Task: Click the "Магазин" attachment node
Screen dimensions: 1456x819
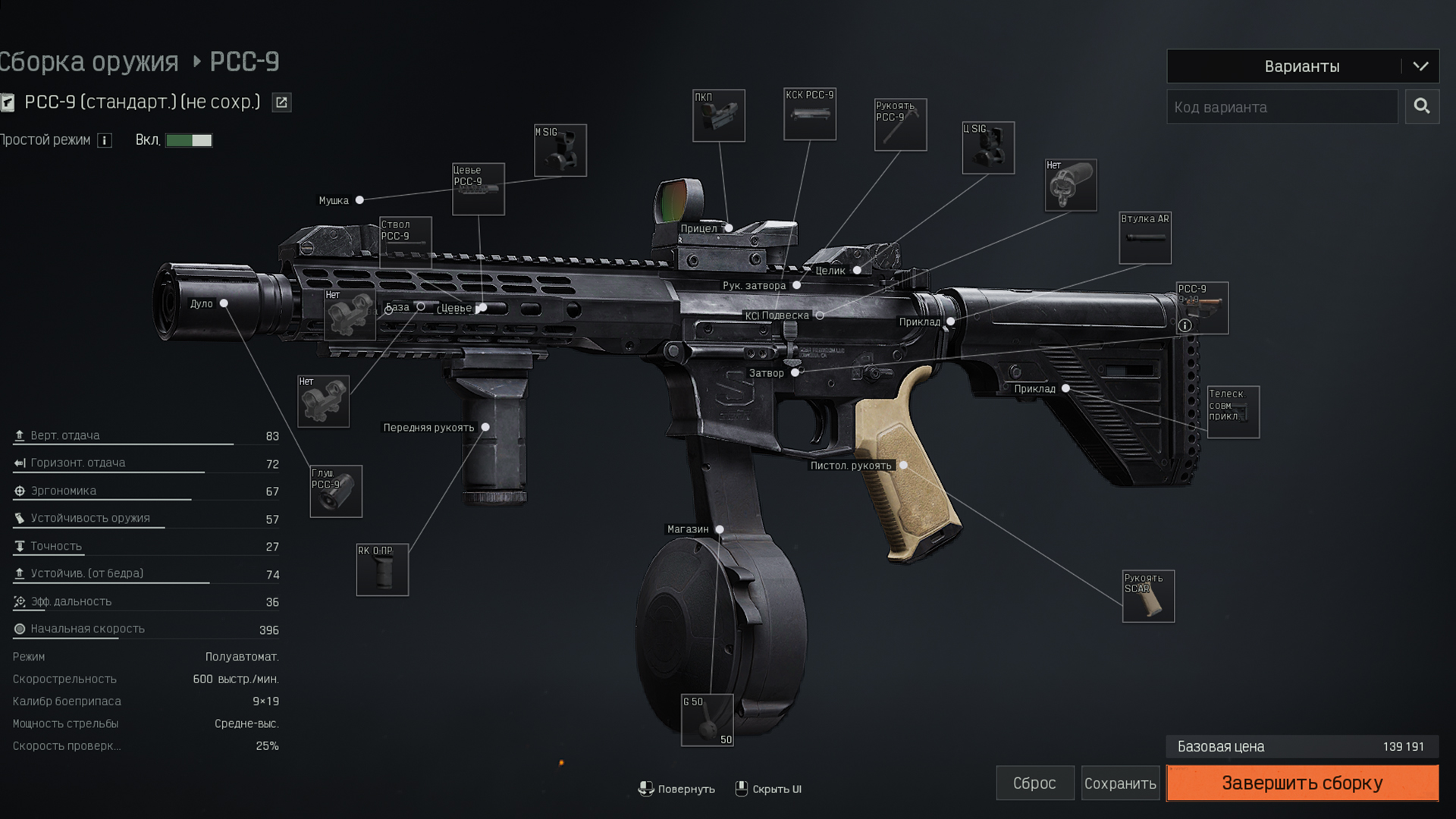Action: (720, 529)
